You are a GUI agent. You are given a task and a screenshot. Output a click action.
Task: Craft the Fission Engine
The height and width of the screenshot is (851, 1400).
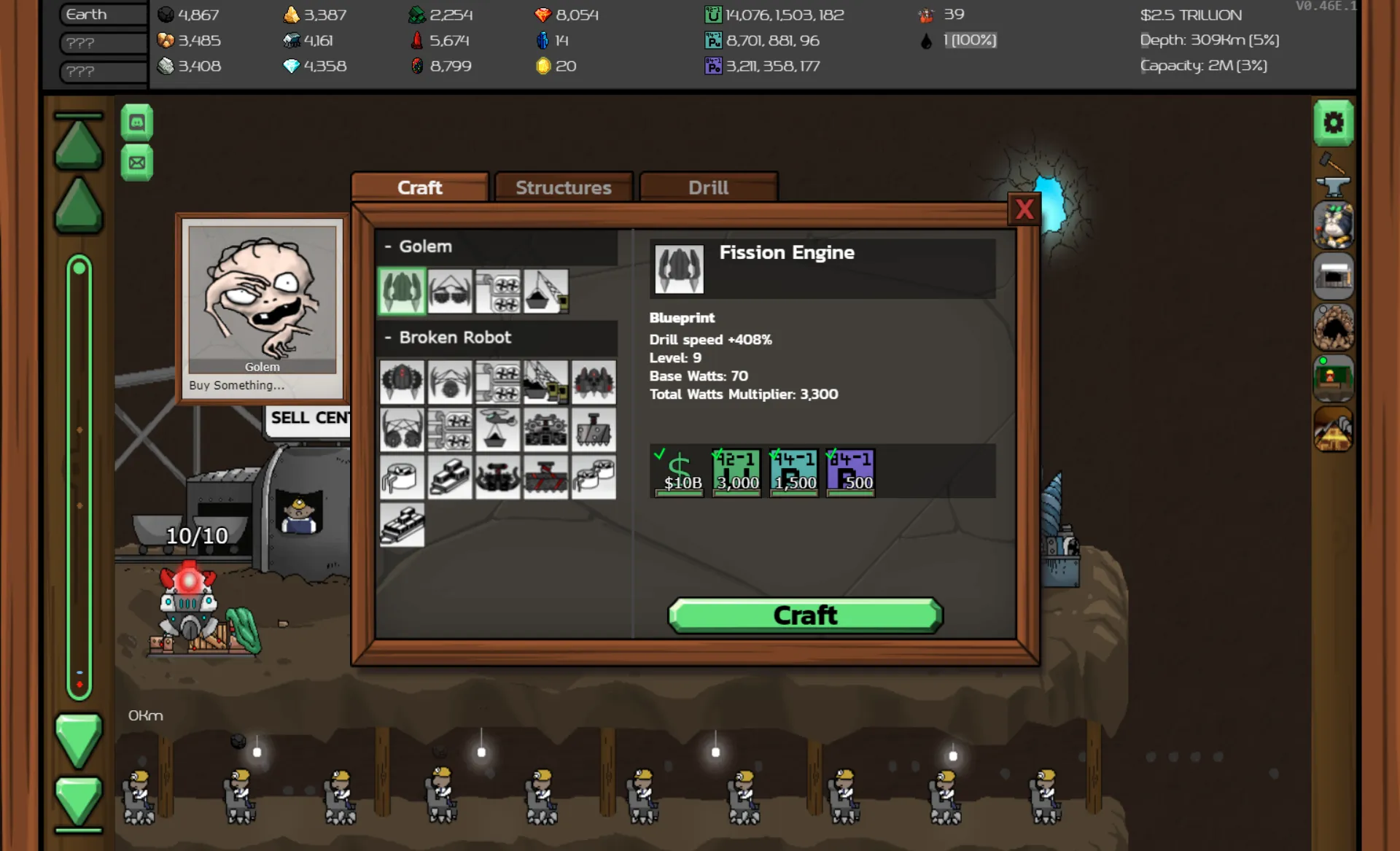pyautogui.click(x=805, y=615)
